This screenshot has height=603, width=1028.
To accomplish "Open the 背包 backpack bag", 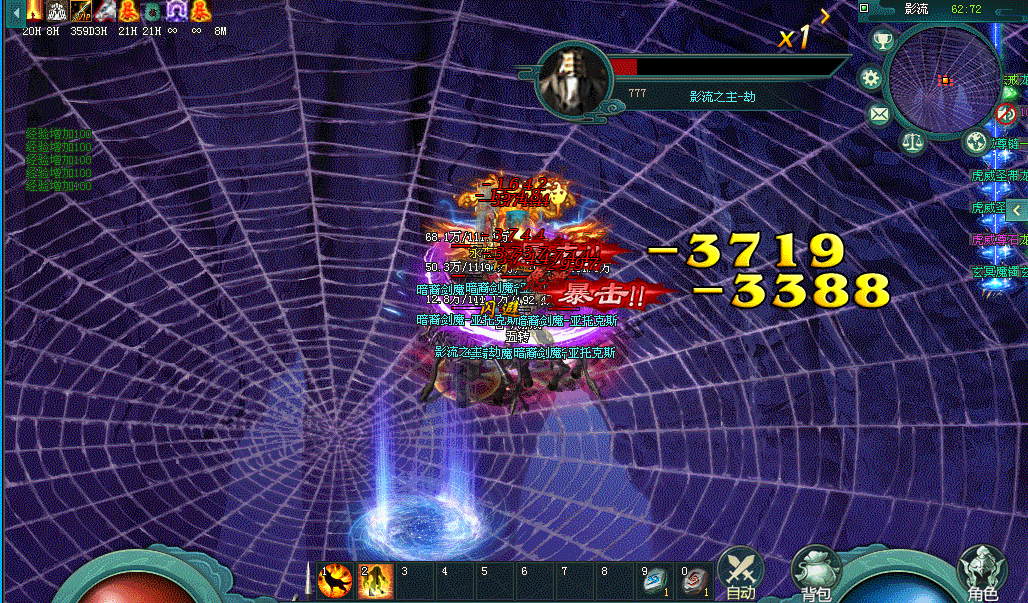I will pyautogui.click(x=813, y=572).
